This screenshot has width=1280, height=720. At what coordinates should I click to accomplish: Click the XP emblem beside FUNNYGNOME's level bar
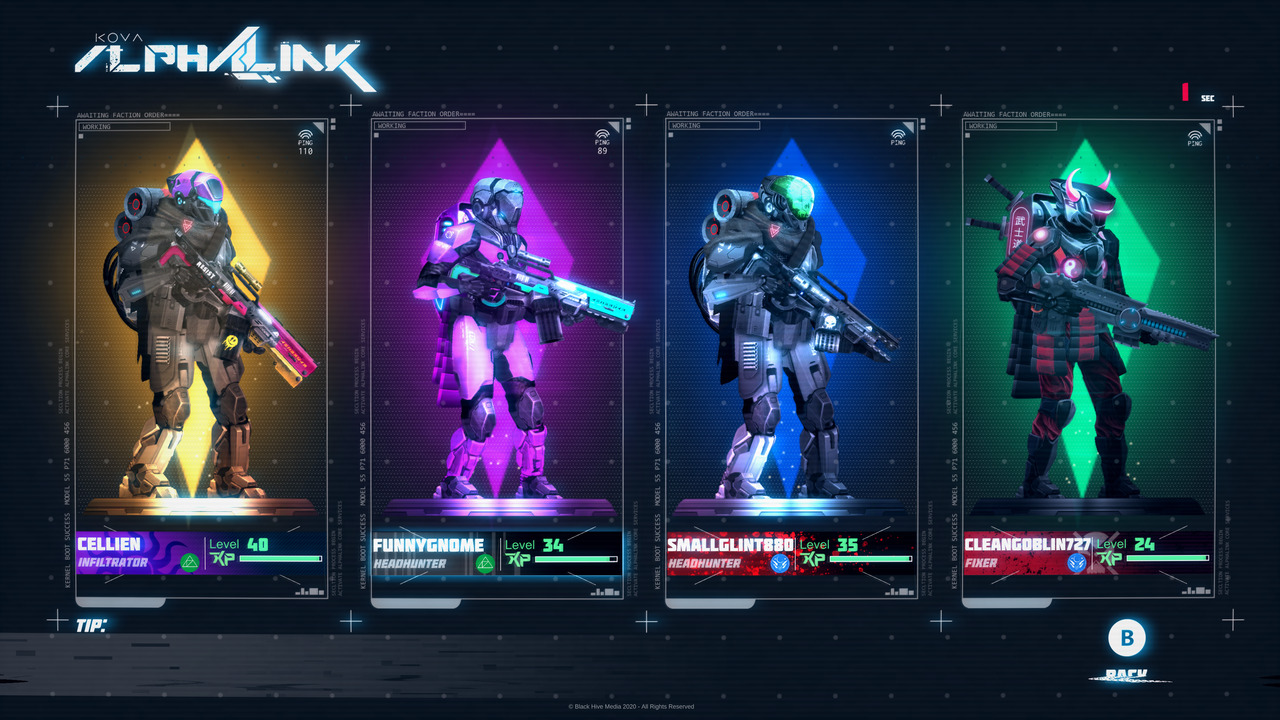[x=518, y=559]
